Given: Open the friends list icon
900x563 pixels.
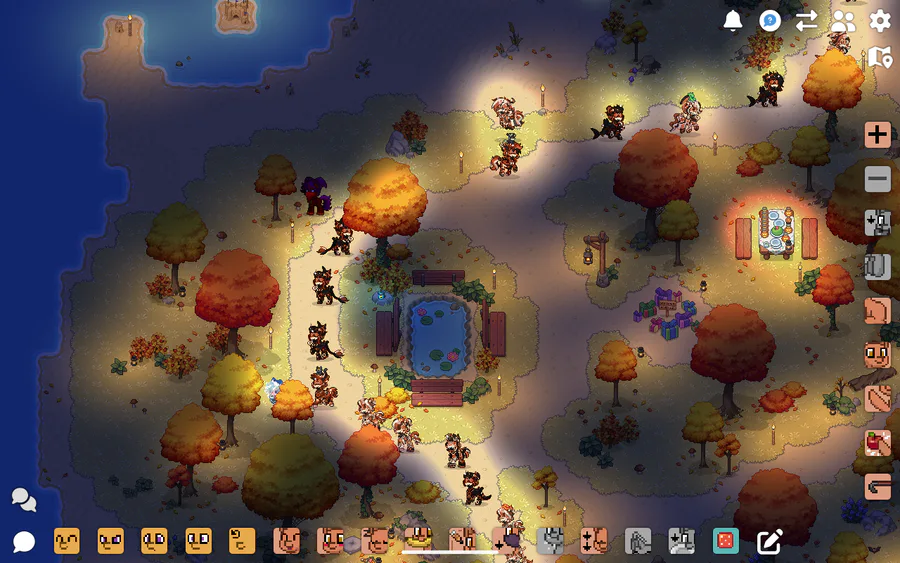Looking at the screenshot, I should 843,21.
